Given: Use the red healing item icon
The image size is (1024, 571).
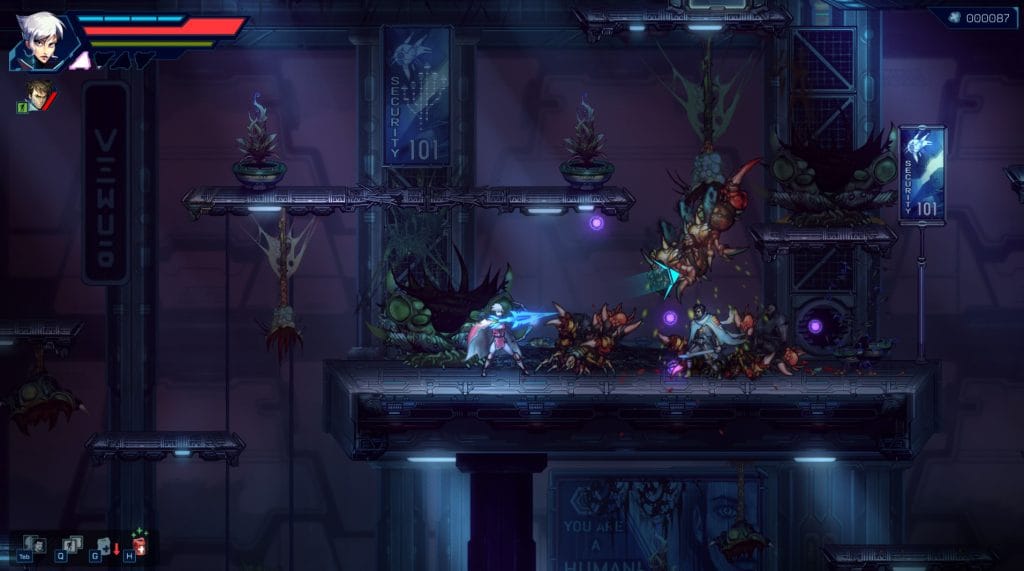Looking at the screenshot, I should [138, 543].
